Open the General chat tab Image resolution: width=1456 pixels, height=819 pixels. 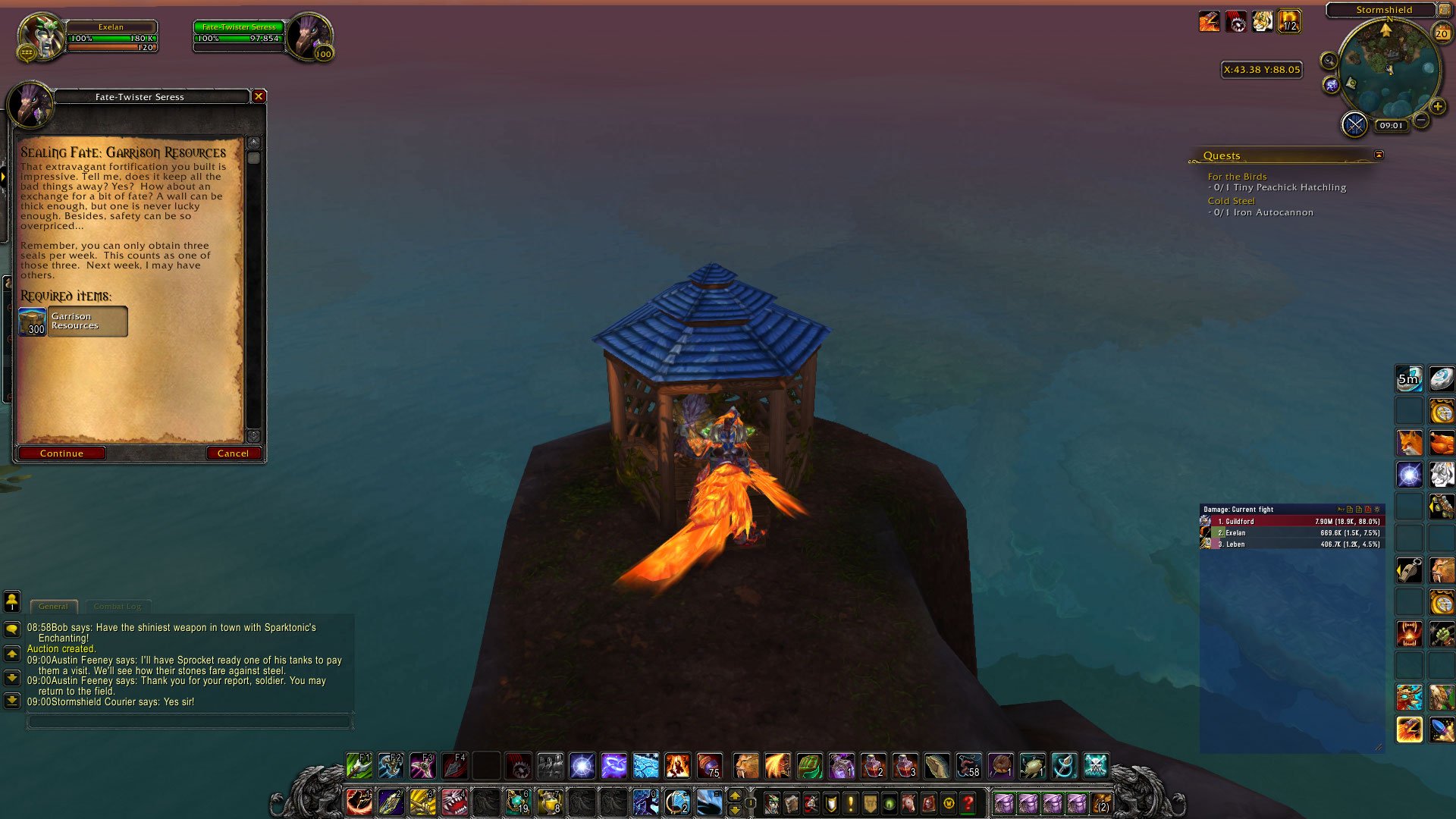point(53,607)
